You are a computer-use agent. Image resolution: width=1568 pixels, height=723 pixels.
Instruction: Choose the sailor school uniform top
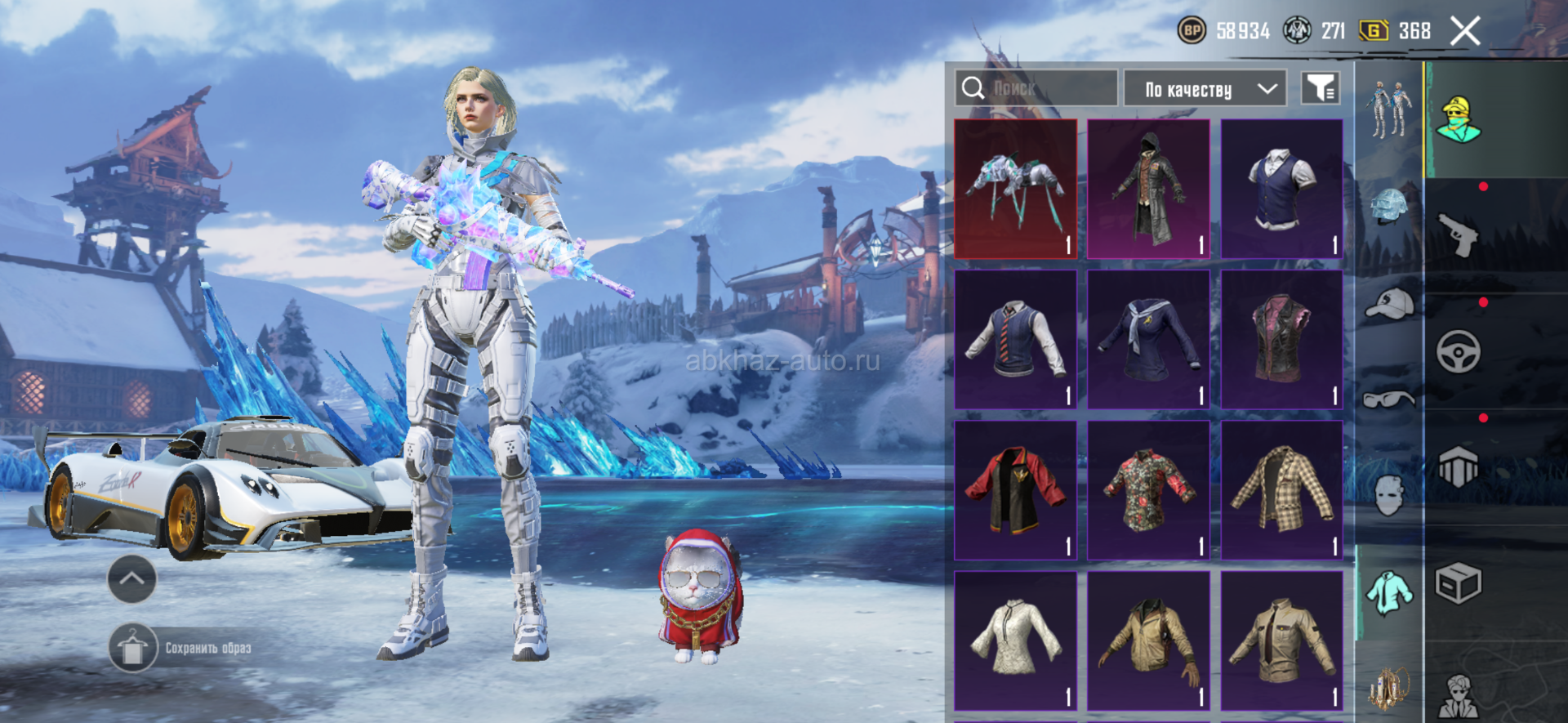click(1148, 340)
